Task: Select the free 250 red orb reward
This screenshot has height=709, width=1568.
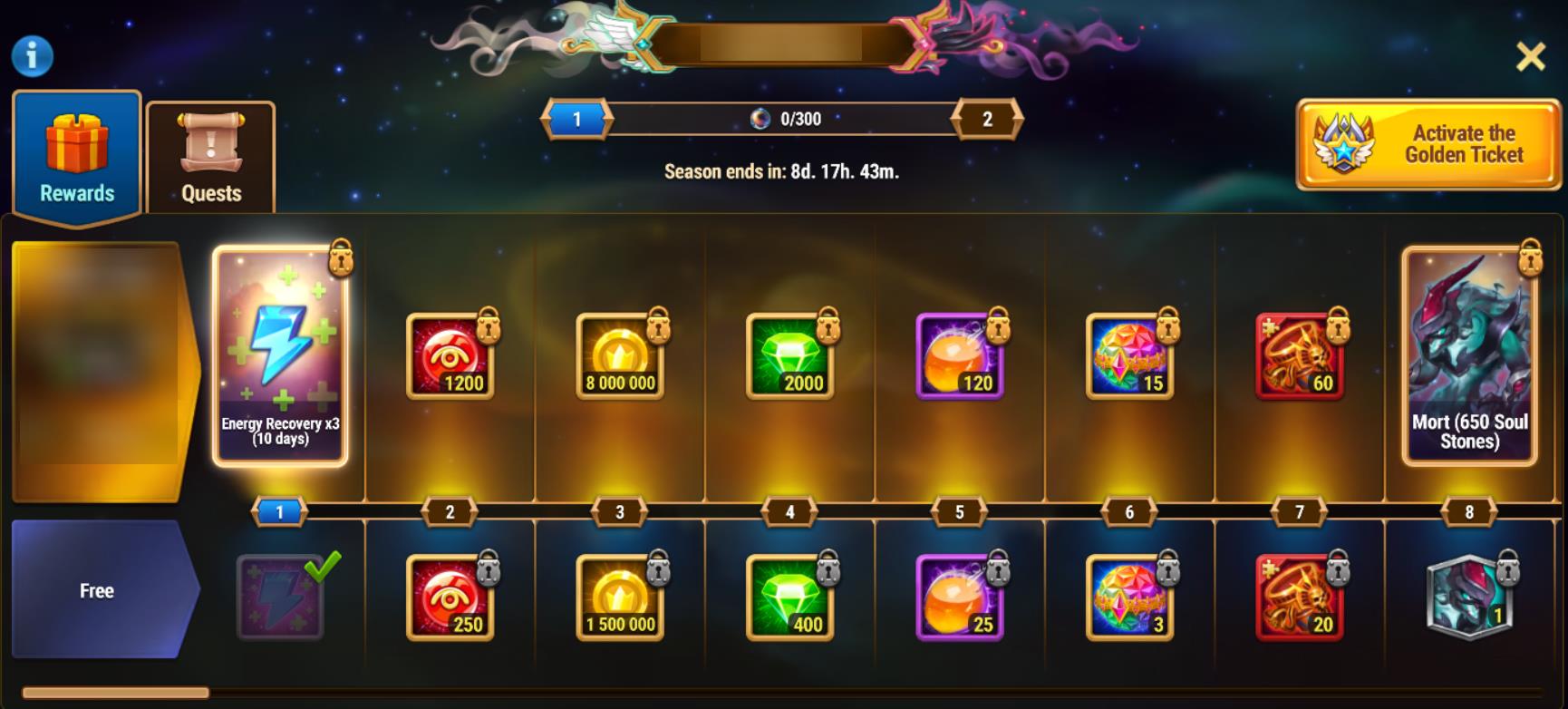Action: (450, 597)
